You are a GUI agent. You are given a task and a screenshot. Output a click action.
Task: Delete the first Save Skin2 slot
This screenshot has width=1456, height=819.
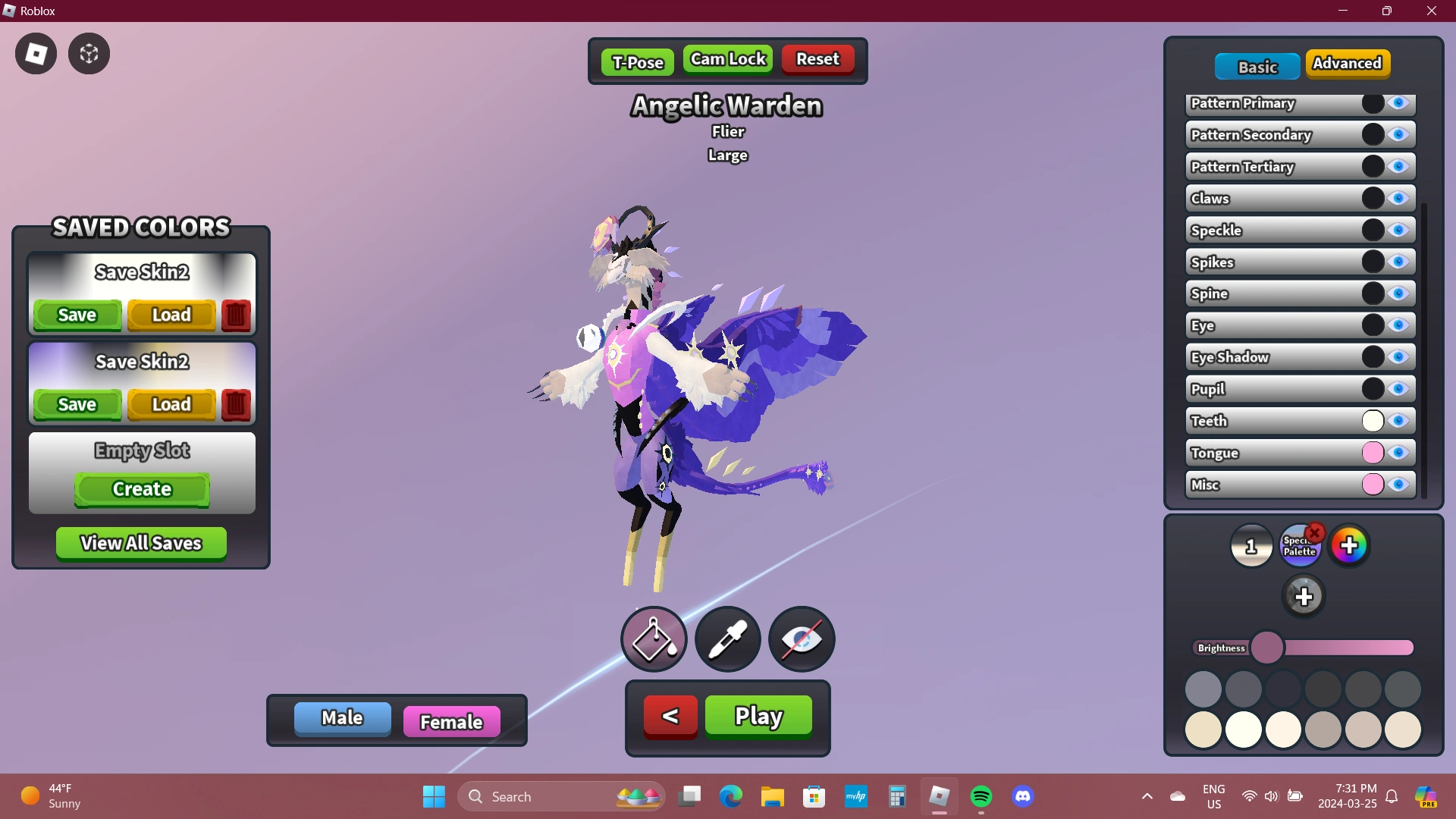[236, 315]
